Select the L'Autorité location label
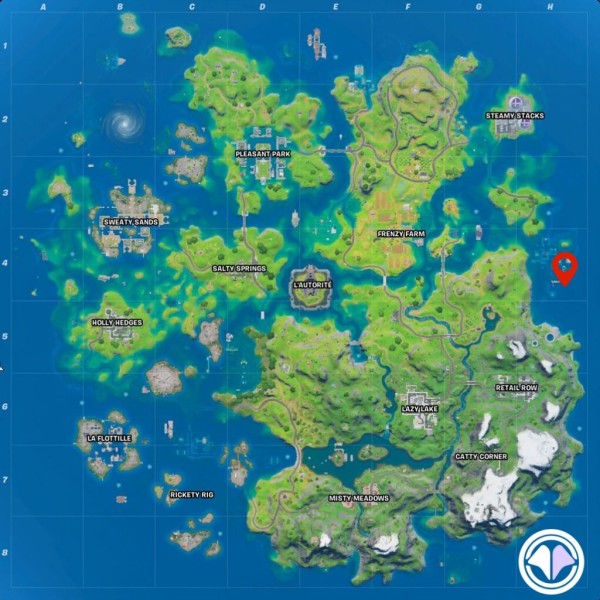Viewport: 600px width, 600px height. click(x=312, y=285)
